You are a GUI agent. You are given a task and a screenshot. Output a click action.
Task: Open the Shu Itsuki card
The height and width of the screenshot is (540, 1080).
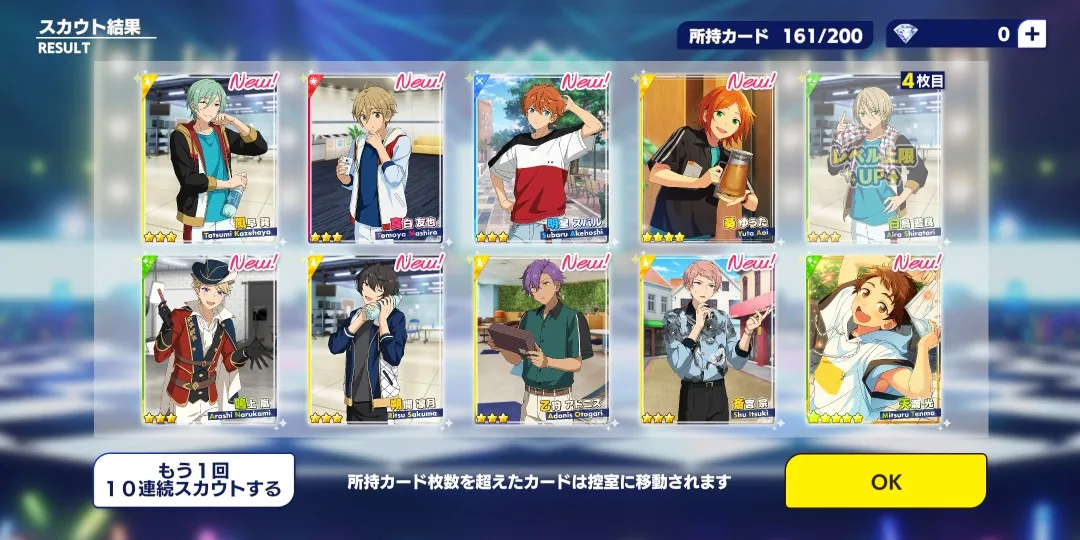pyautogui.click(x=708, y=340)
